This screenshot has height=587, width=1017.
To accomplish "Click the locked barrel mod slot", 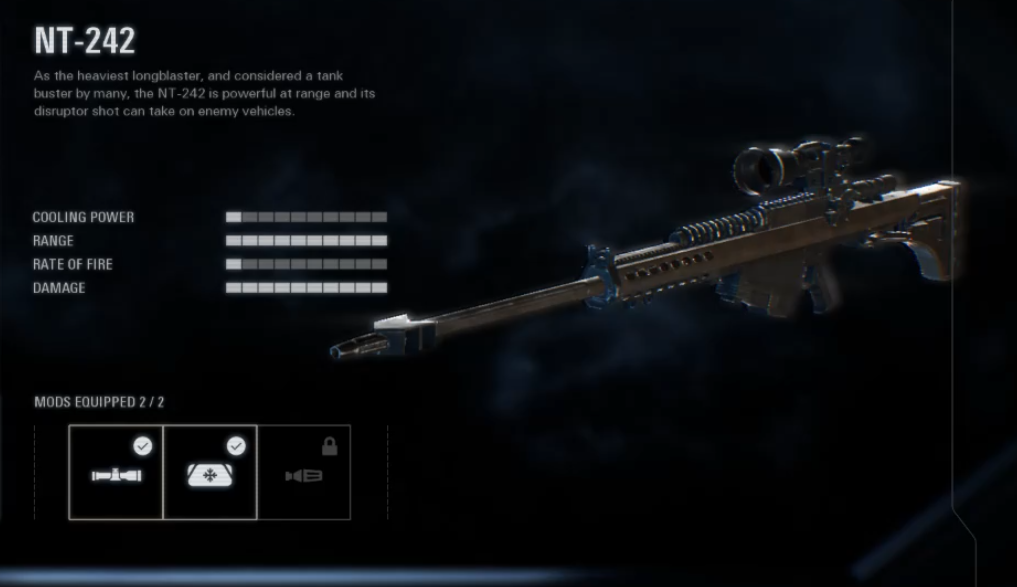I will pos(304,472).
